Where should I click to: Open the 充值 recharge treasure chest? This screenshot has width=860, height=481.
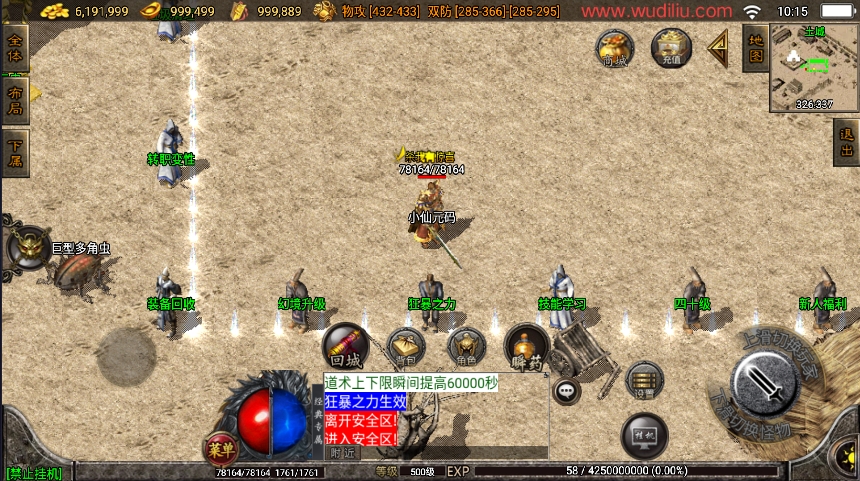point(671,47)
